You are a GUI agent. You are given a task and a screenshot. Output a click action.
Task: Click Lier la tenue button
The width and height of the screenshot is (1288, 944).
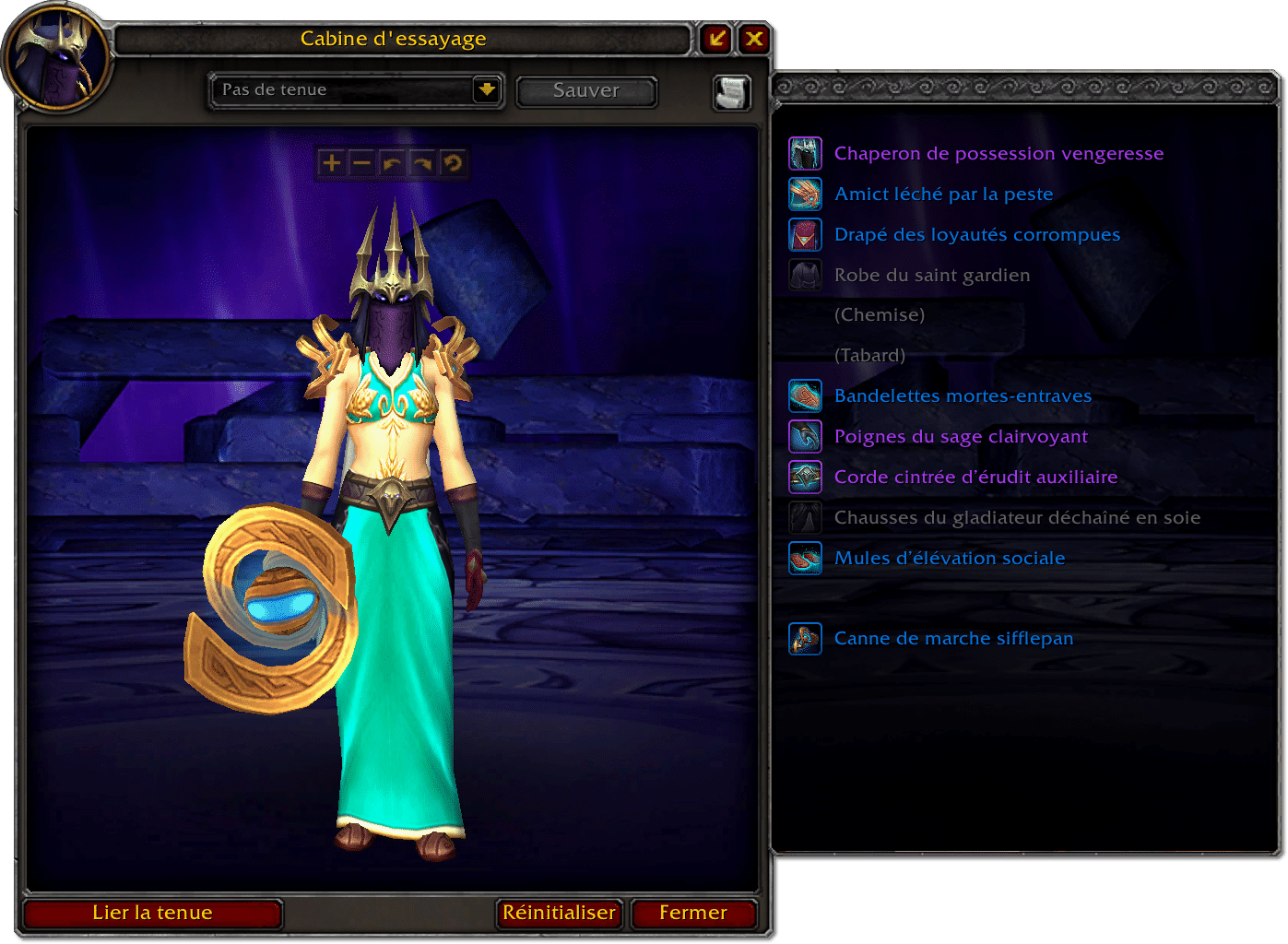click(152, 913)
